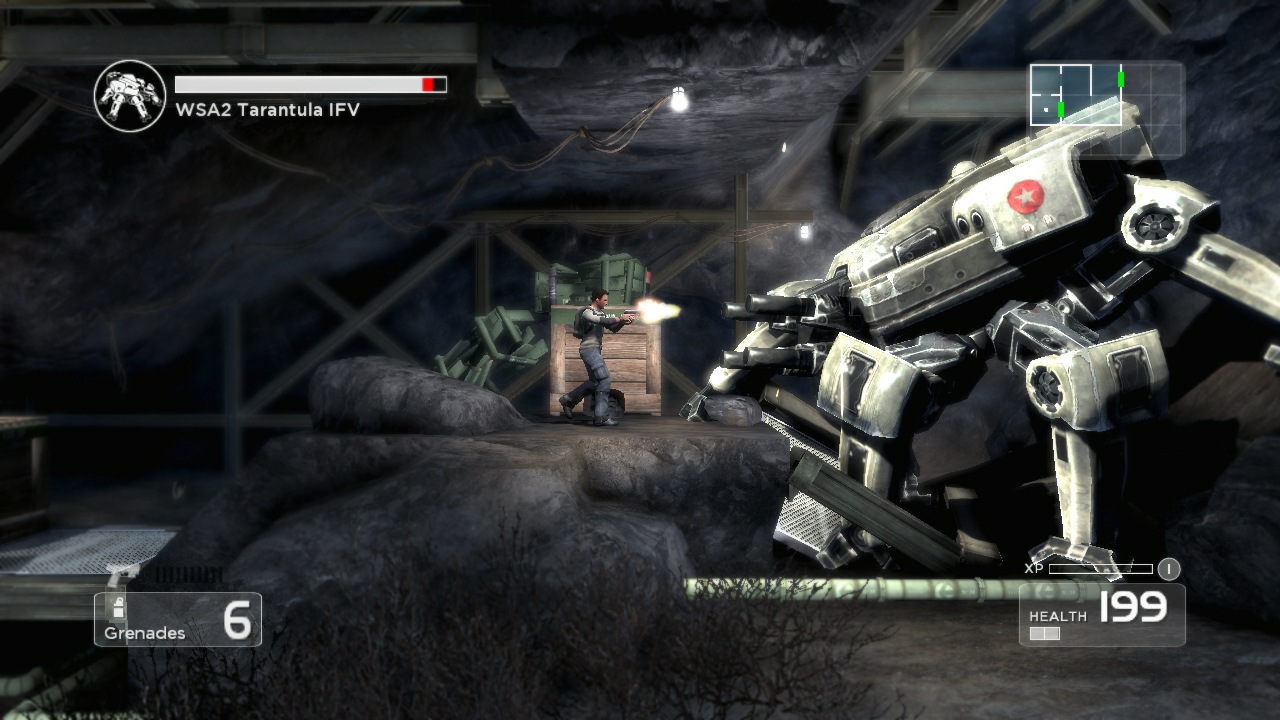Click the green player marker on the minimap

point(1060,109)
